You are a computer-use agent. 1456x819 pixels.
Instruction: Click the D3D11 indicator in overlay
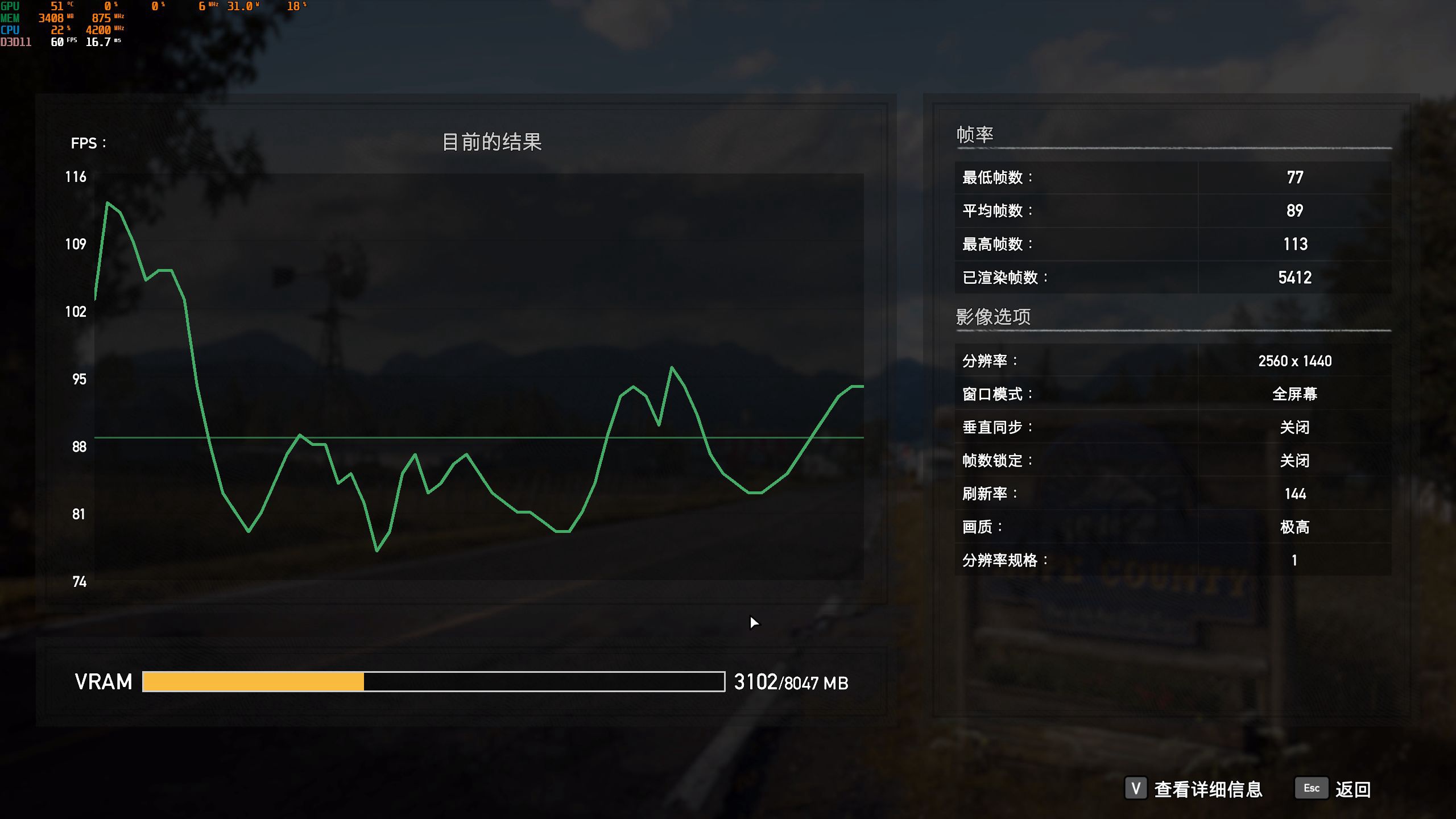16,40
